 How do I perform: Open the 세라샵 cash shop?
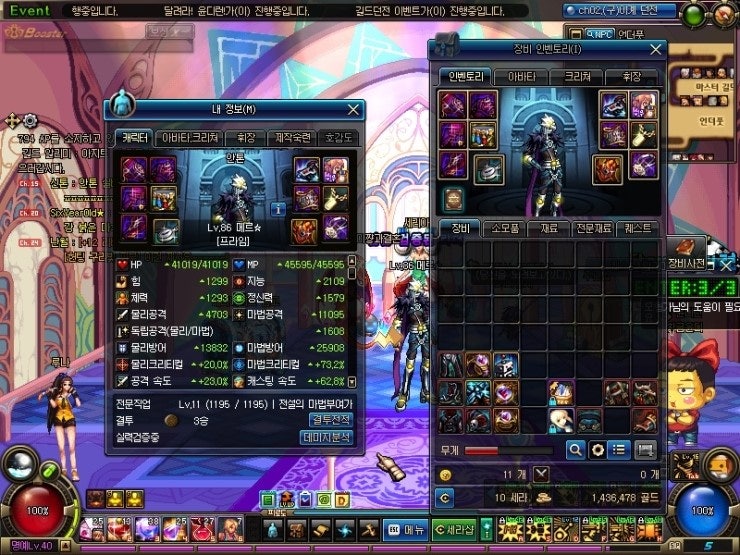click(455, 529)
